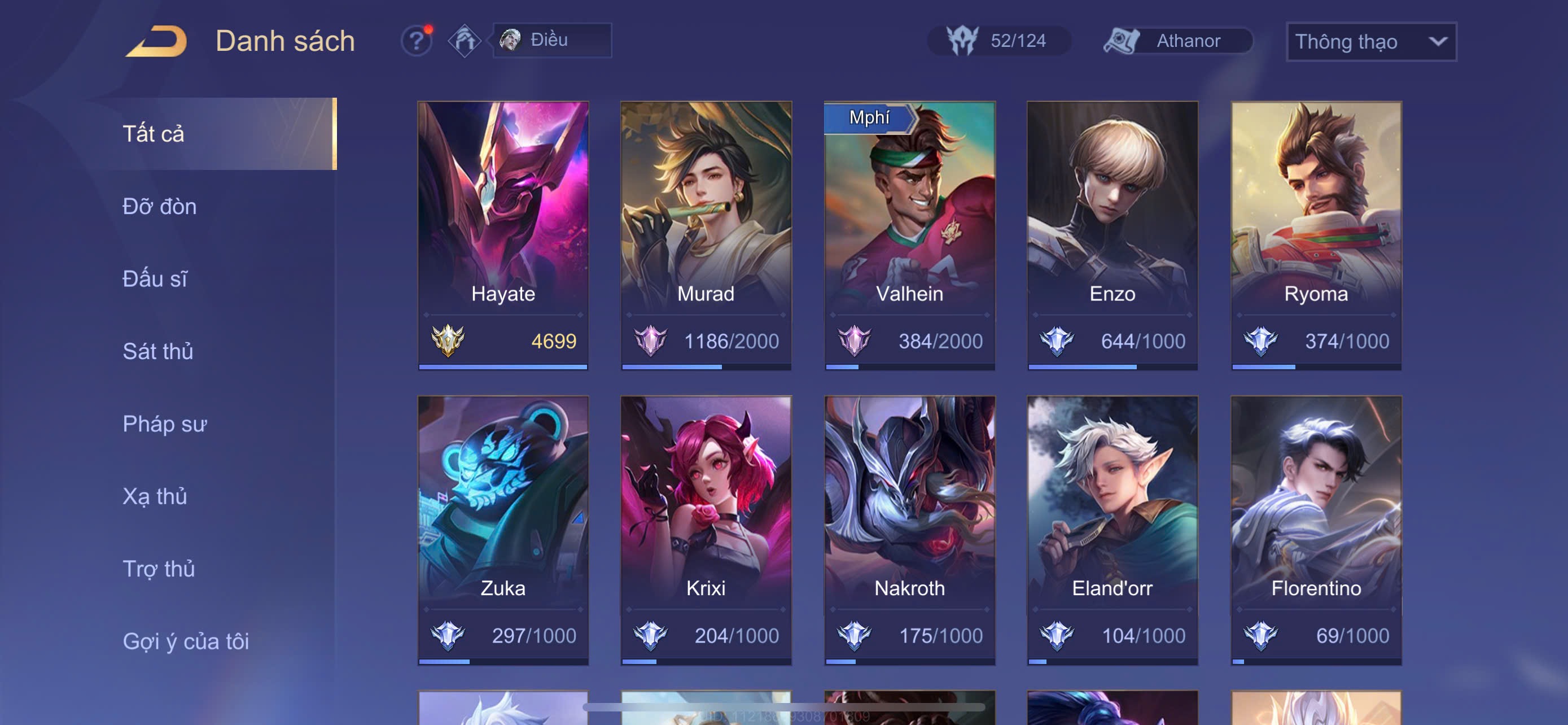This screenshot has height=725, width=1568.
Task: Show the Đấu sĩ heroes
Action: (x=155, y=279)
